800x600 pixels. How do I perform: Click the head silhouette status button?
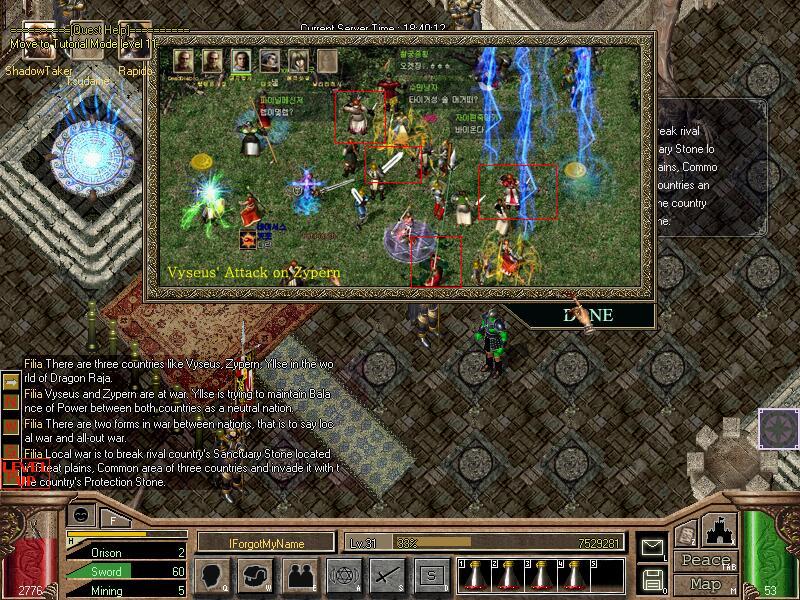212,575
